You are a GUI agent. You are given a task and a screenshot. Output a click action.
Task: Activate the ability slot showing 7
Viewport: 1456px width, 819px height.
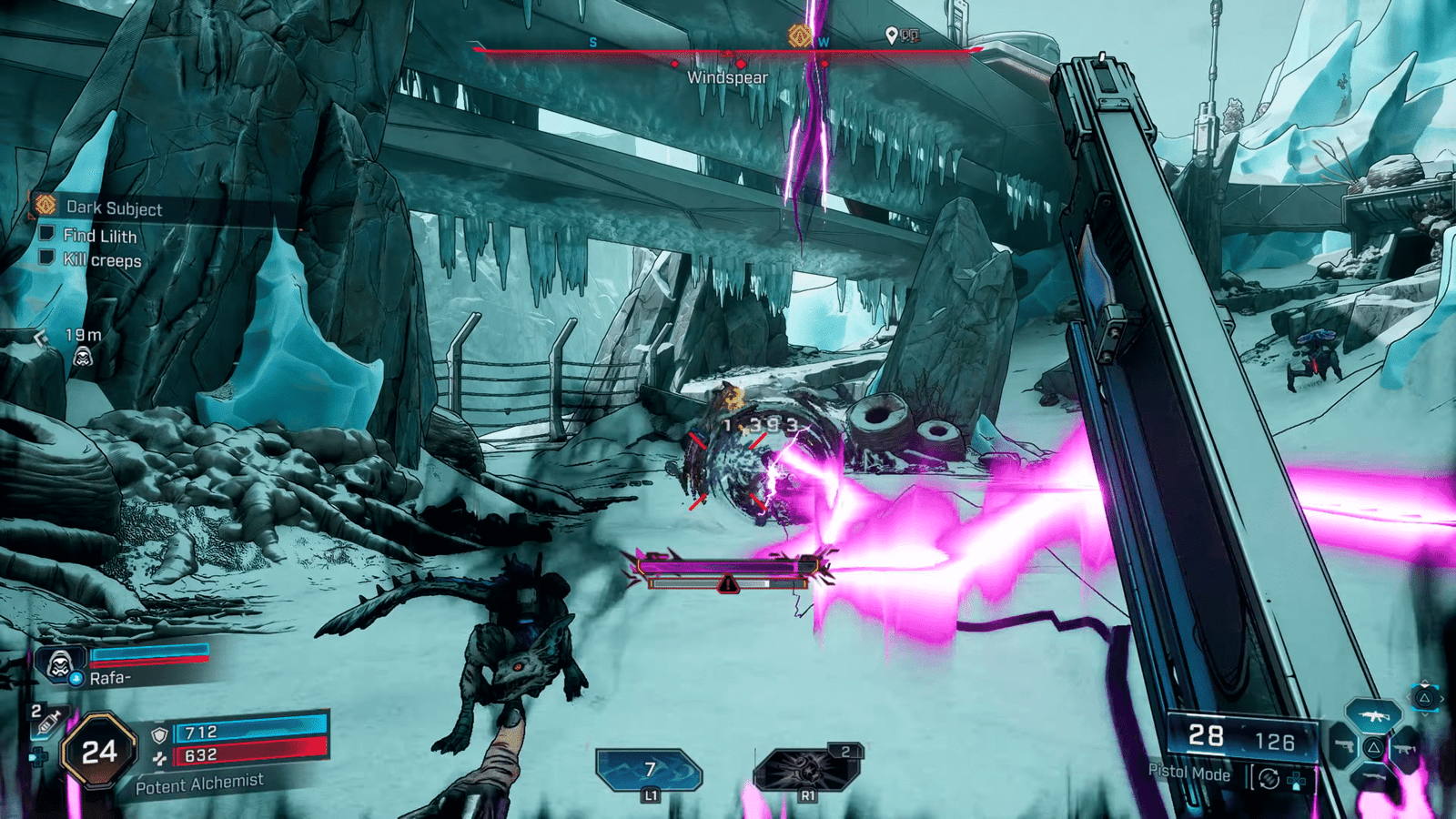tap(649, 771)
